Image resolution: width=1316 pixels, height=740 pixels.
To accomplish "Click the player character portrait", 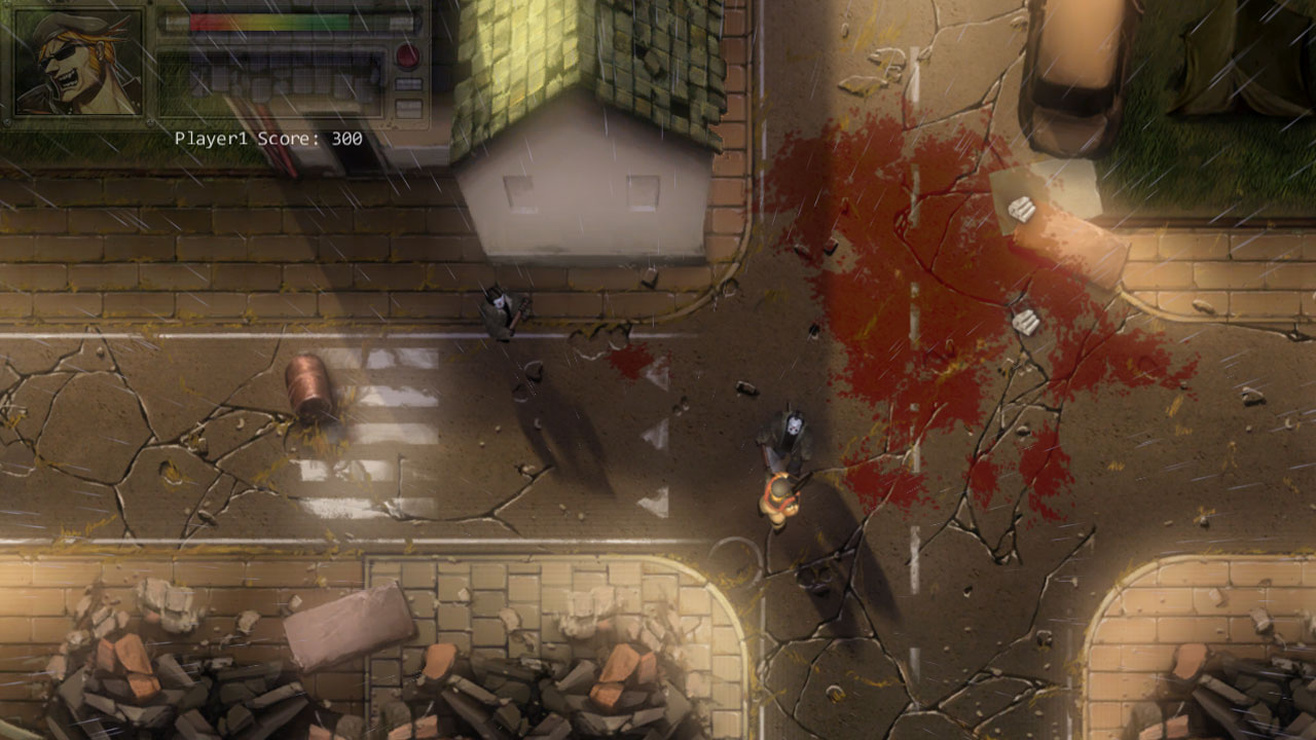I will click(78, 63).
